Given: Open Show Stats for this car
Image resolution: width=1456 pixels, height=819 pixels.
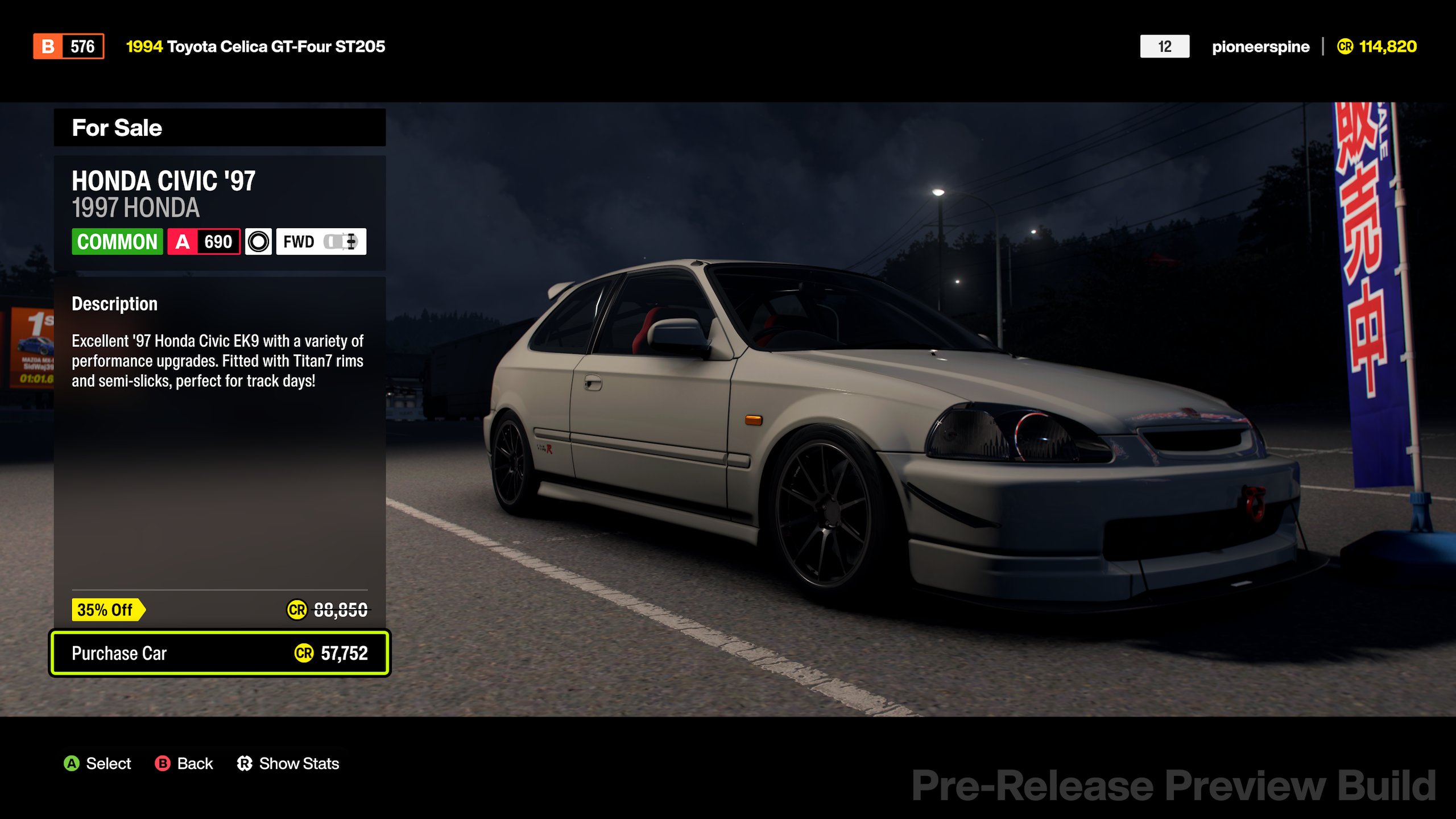Looking at the screenshot, I should pos(288,763).
